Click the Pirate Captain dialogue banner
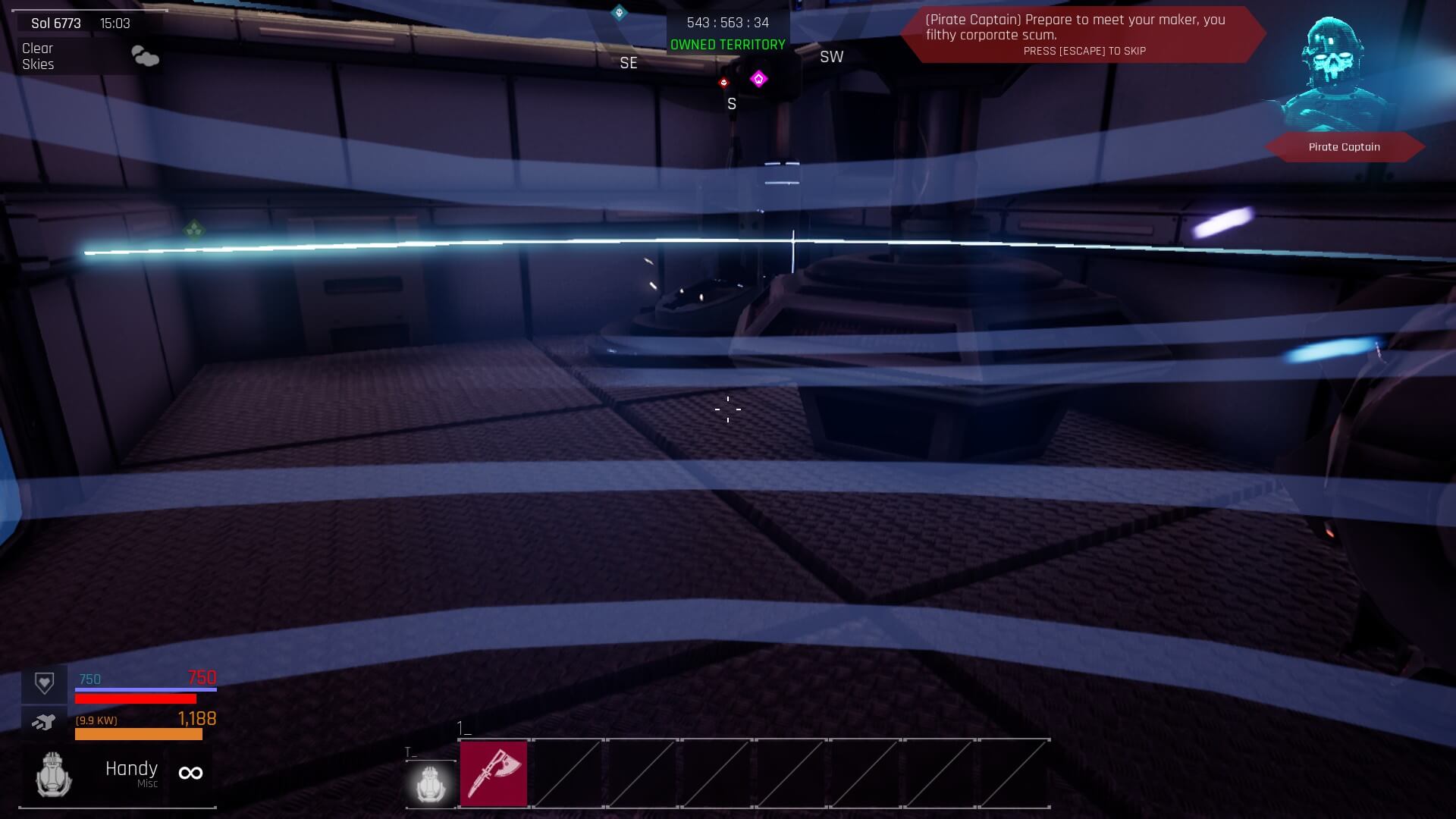The height and width of the screenshot is (819, 1456). coord(1083,34)
